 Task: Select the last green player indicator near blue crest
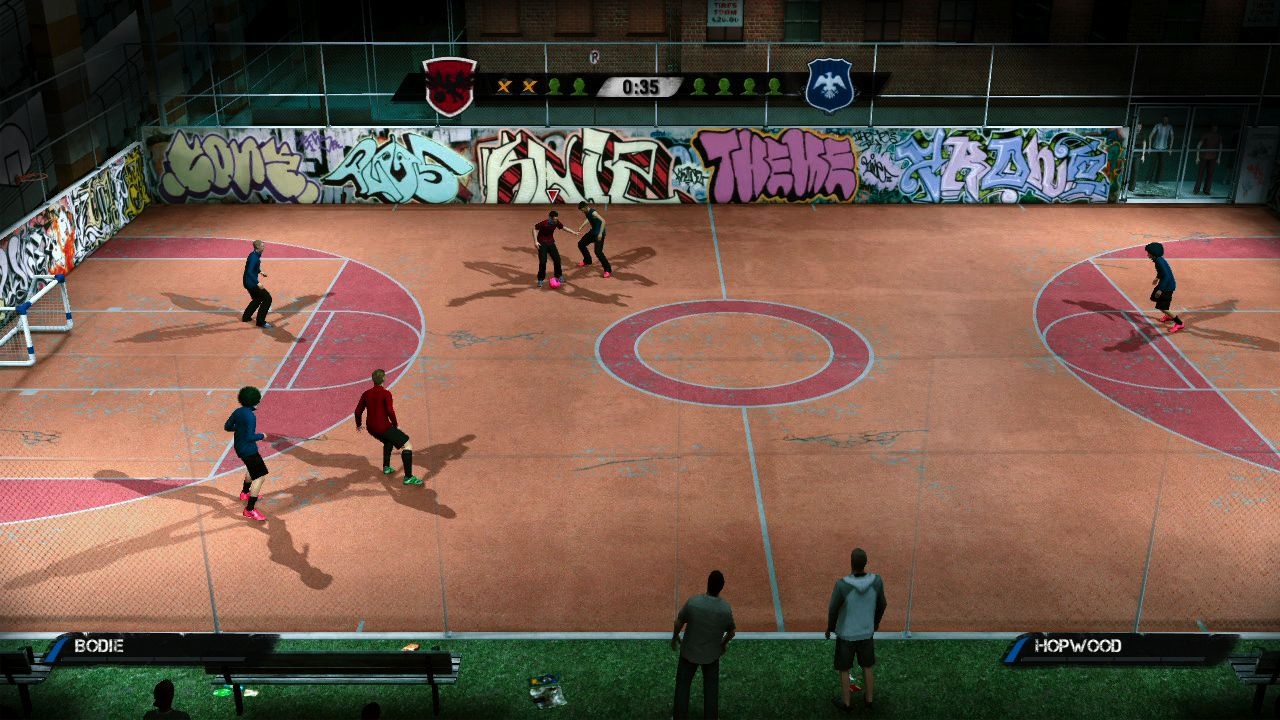775,87
